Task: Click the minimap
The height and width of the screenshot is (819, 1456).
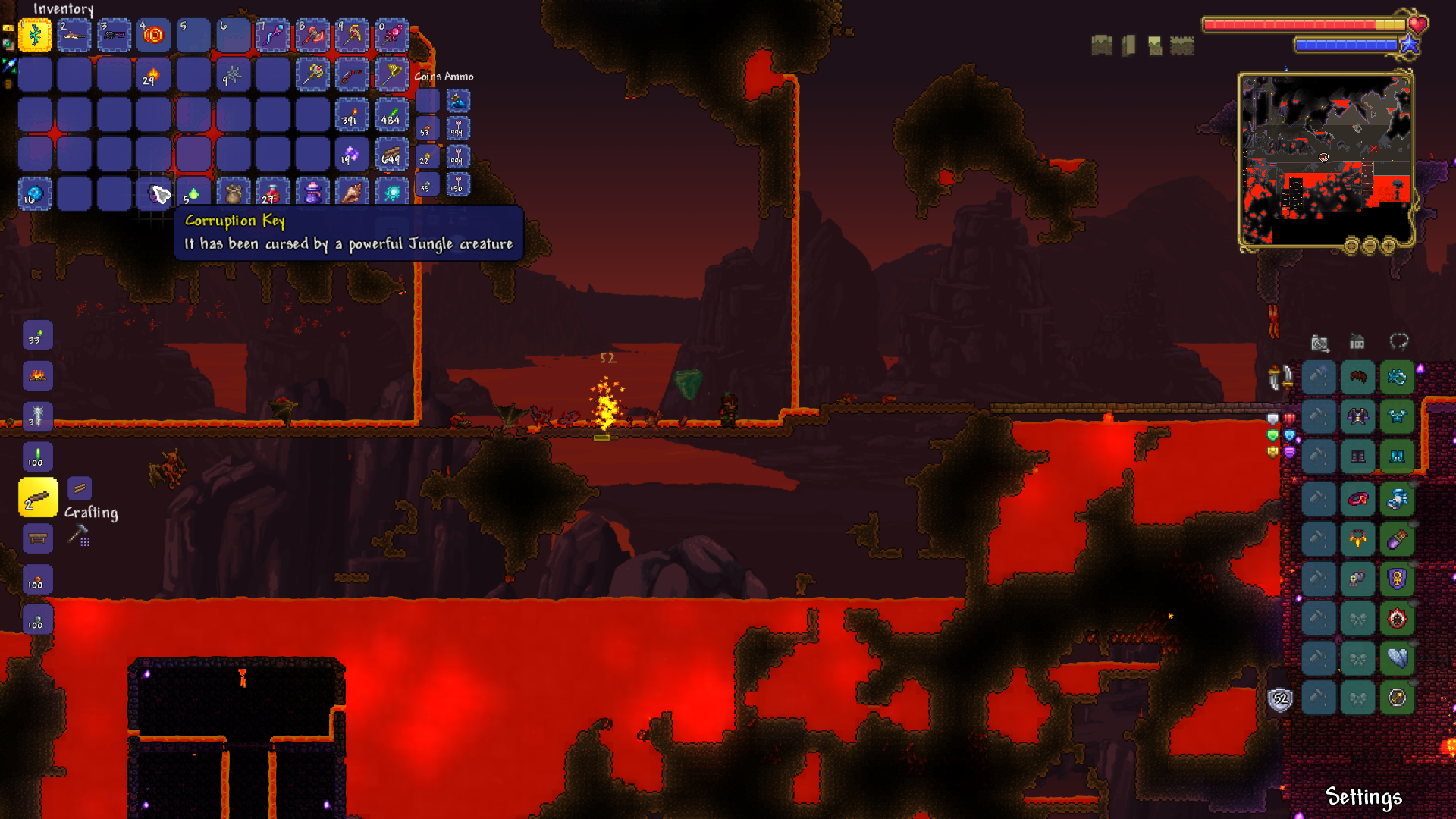Action: click(1326, 159)
